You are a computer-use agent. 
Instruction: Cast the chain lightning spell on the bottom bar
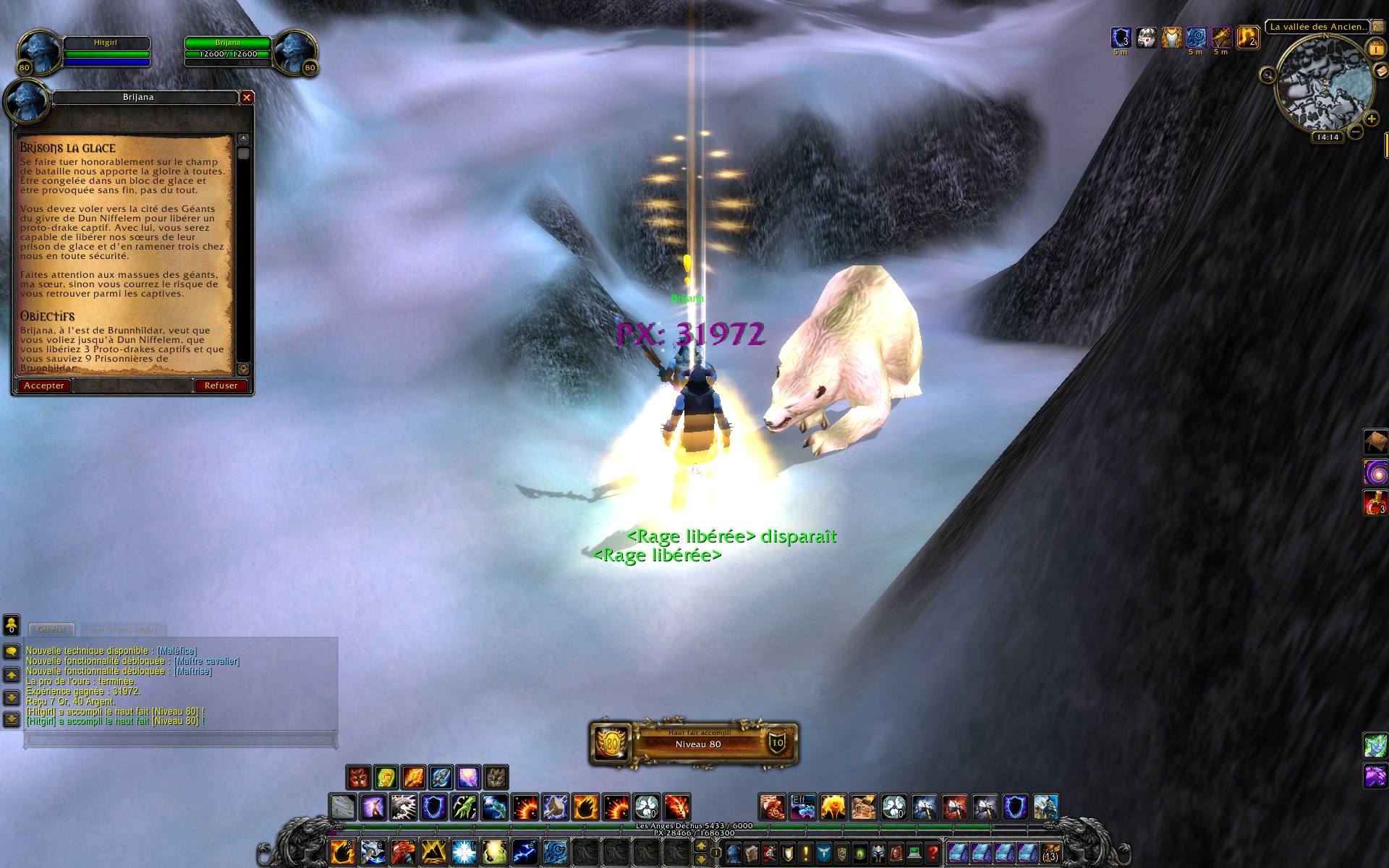(x=524, y=853)
